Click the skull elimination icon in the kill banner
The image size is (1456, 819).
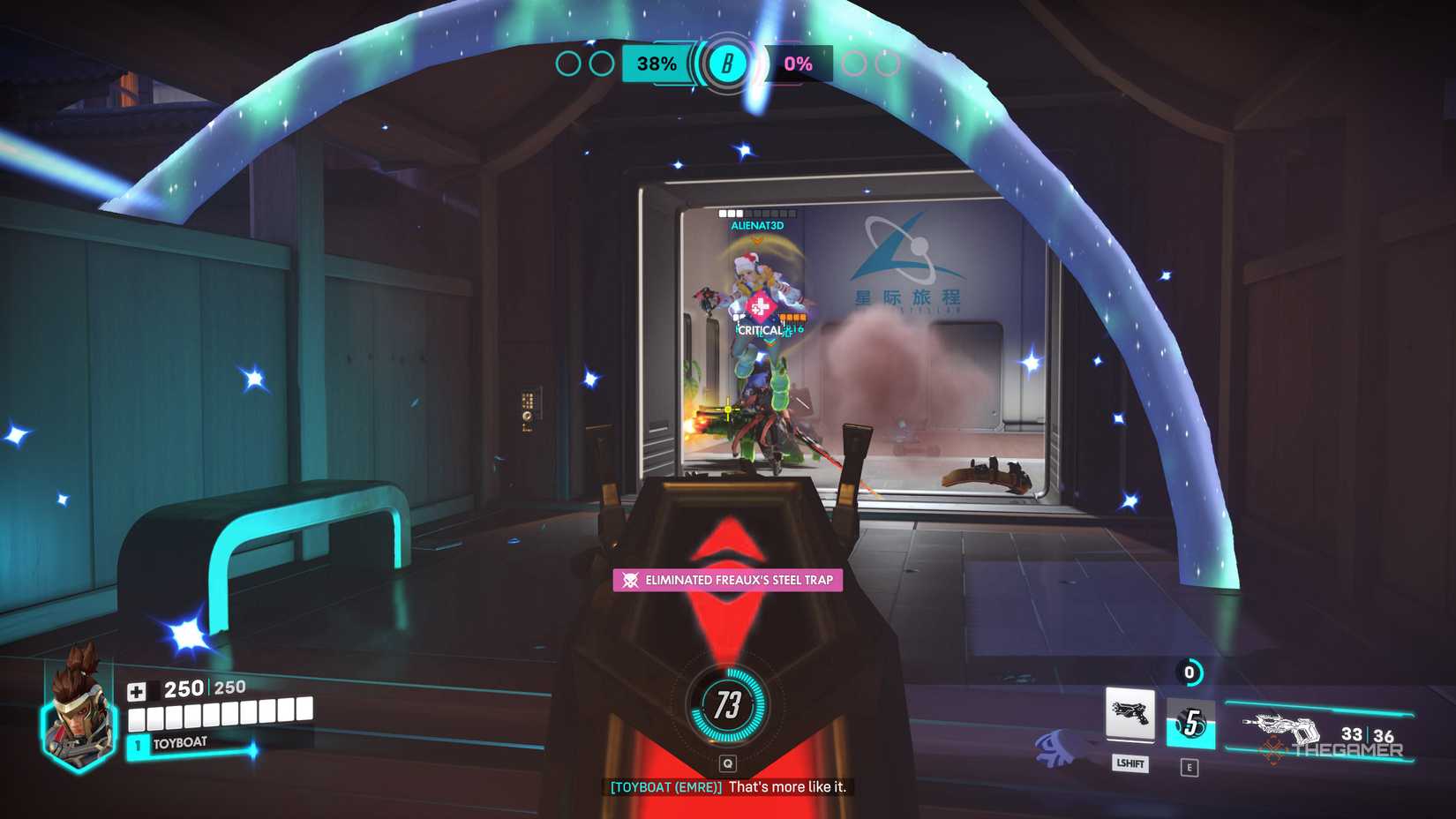(x=628, y=582)
